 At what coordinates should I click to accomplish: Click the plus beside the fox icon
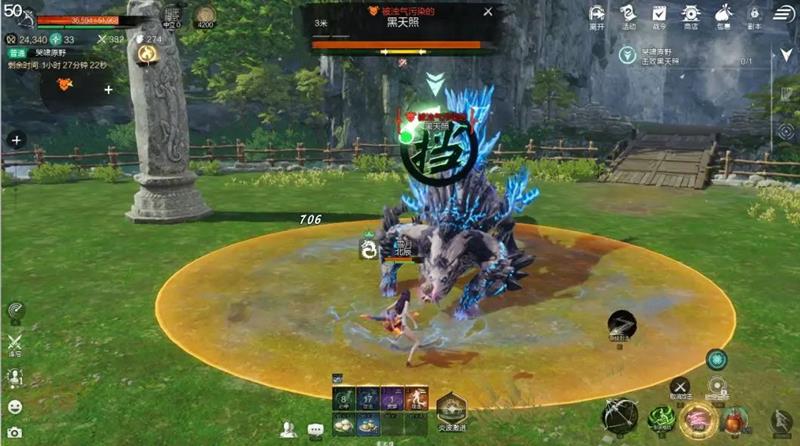(108, 89)
